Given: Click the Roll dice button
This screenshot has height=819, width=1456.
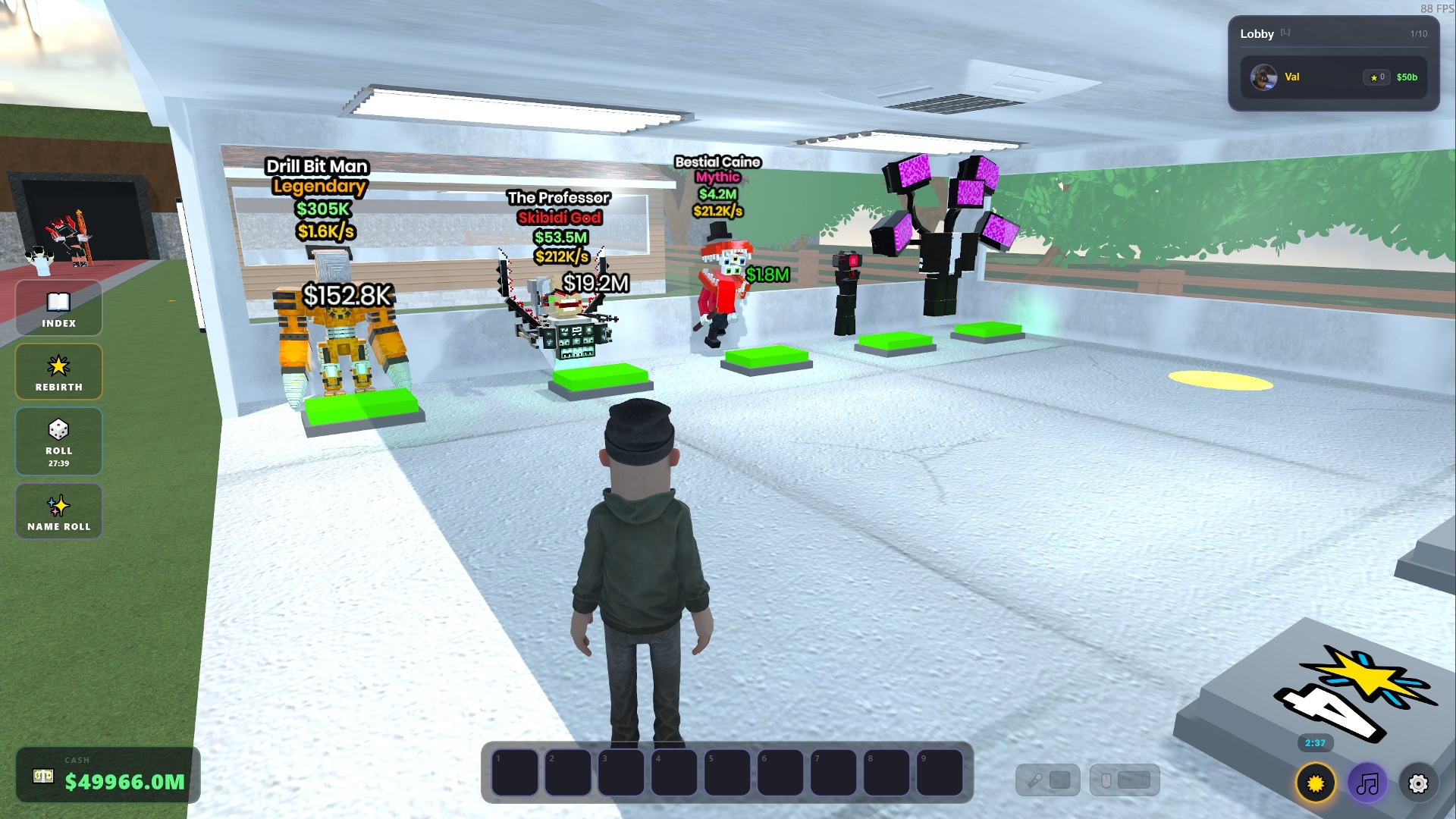Looking at the screenshot, I should 58,441.
